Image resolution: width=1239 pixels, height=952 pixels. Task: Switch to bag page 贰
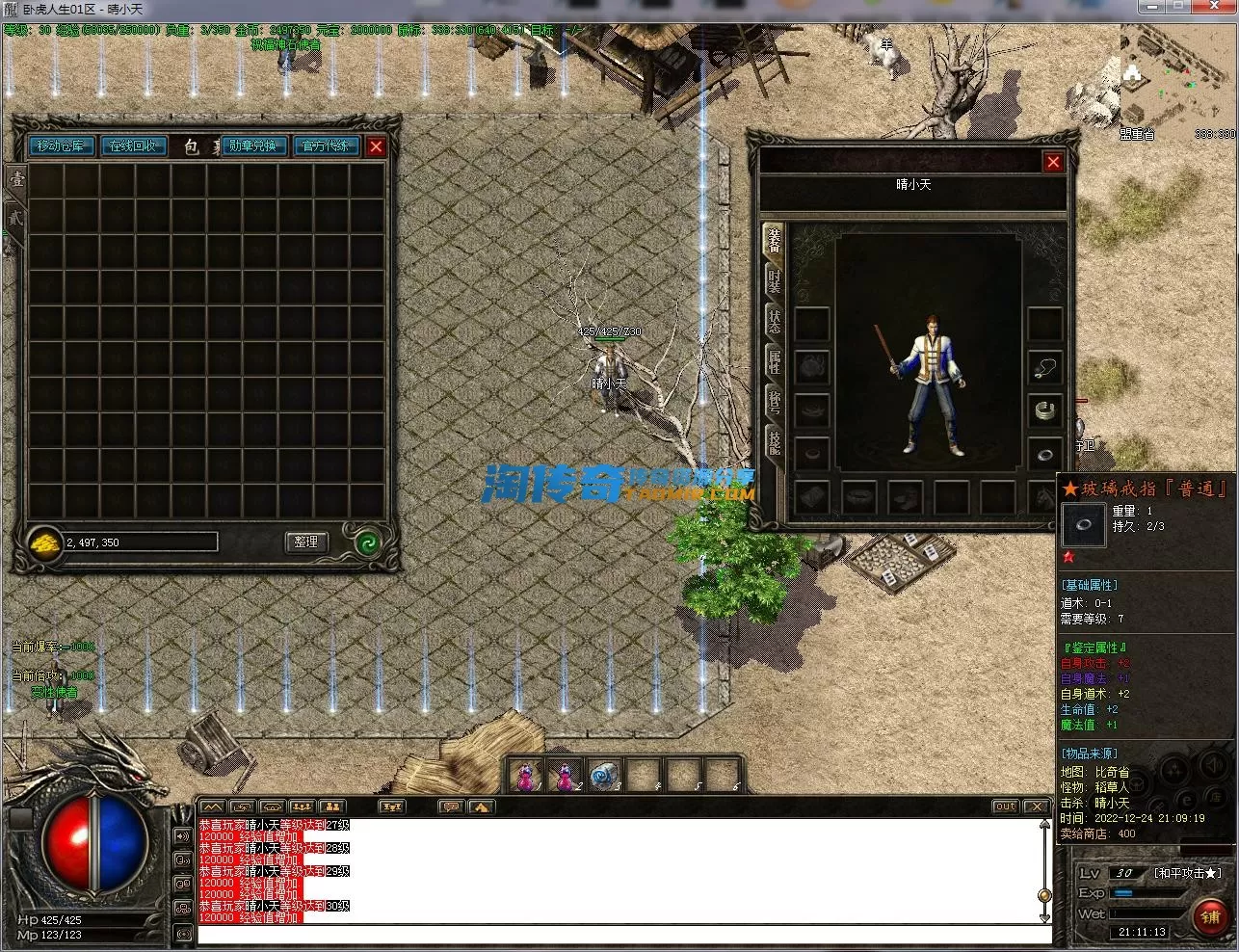pyautogui.click(x=16, y=218)
